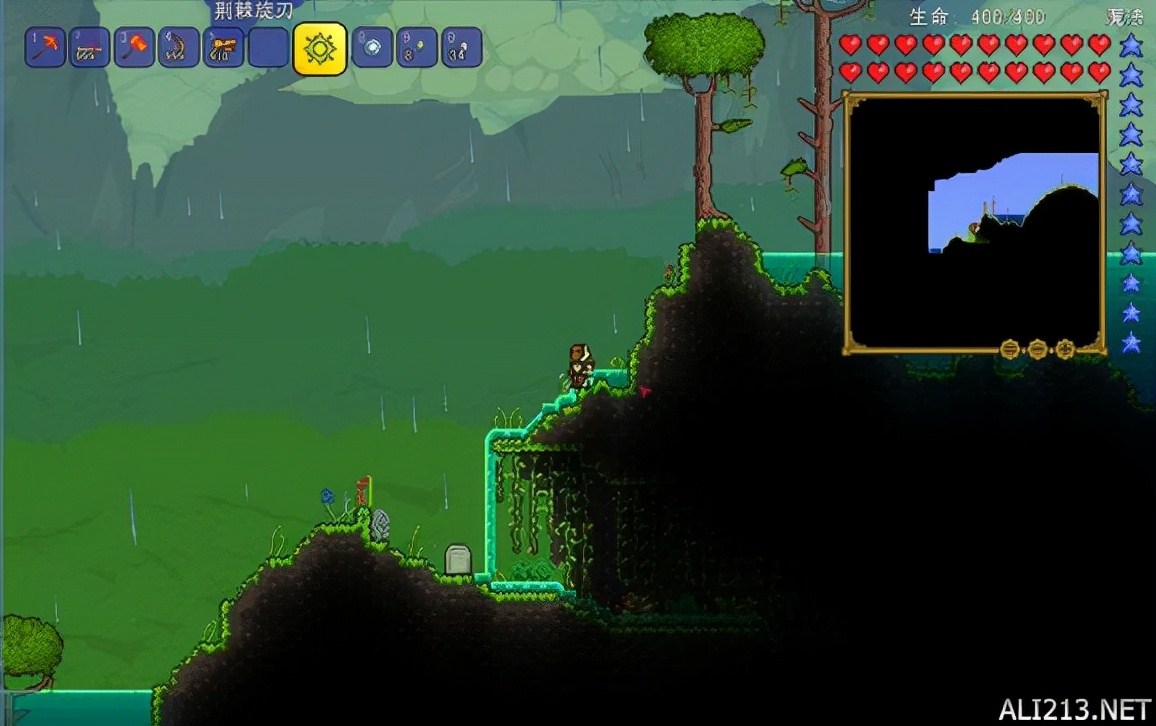The image size is (1156, 726).
Task: Switch to the orange gun in slot 5
Action: click(224, 47)
